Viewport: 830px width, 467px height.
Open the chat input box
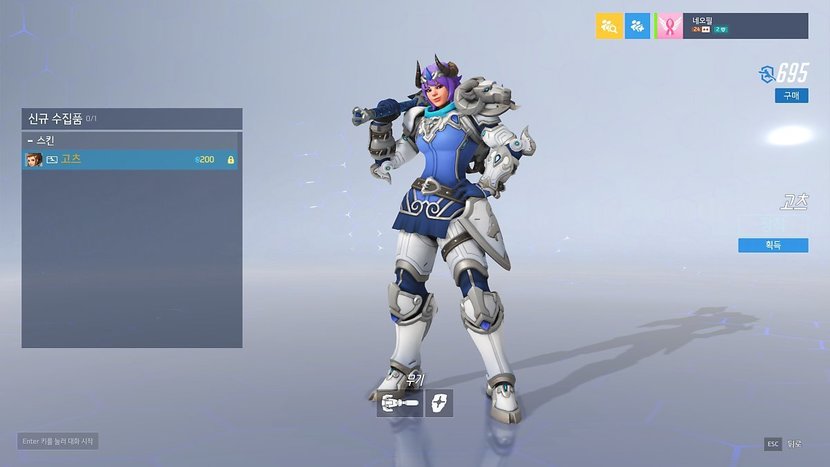(59, 441)
